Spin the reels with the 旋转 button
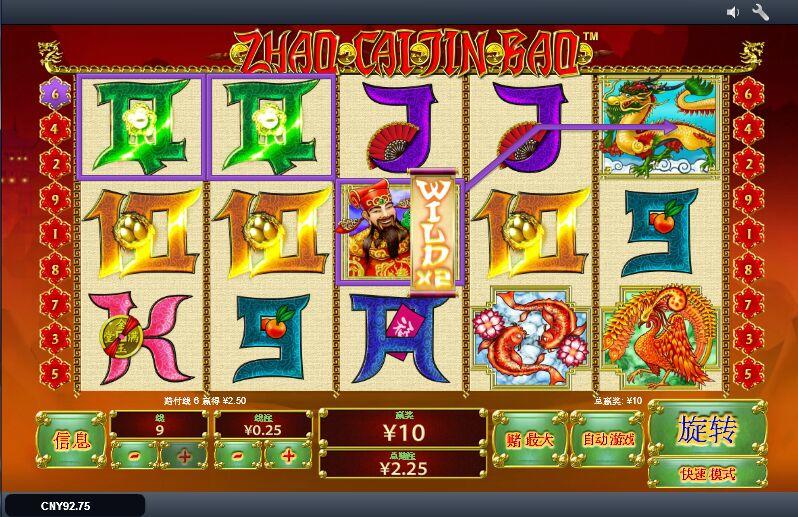The image size is (798, 517). pyautogui.click(x=706, y=430)
